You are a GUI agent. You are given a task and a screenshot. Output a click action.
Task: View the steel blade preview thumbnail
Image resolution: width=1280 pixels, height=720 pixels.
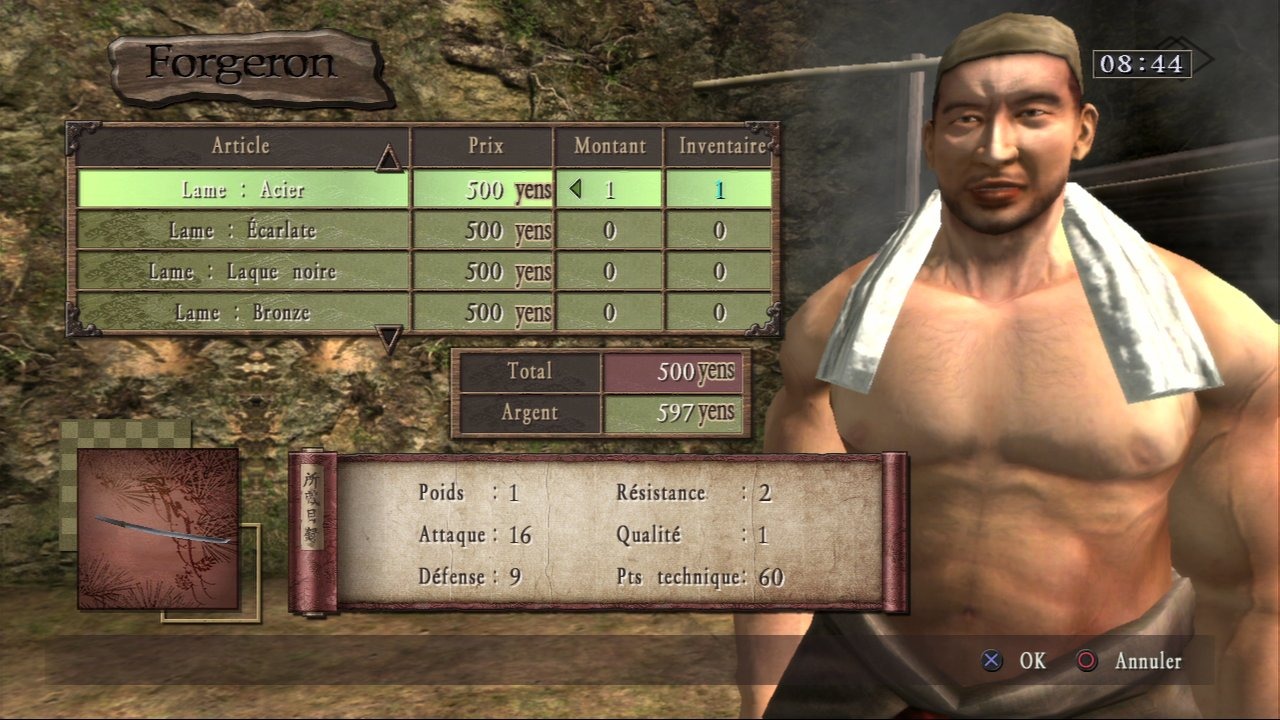[158, 529]
